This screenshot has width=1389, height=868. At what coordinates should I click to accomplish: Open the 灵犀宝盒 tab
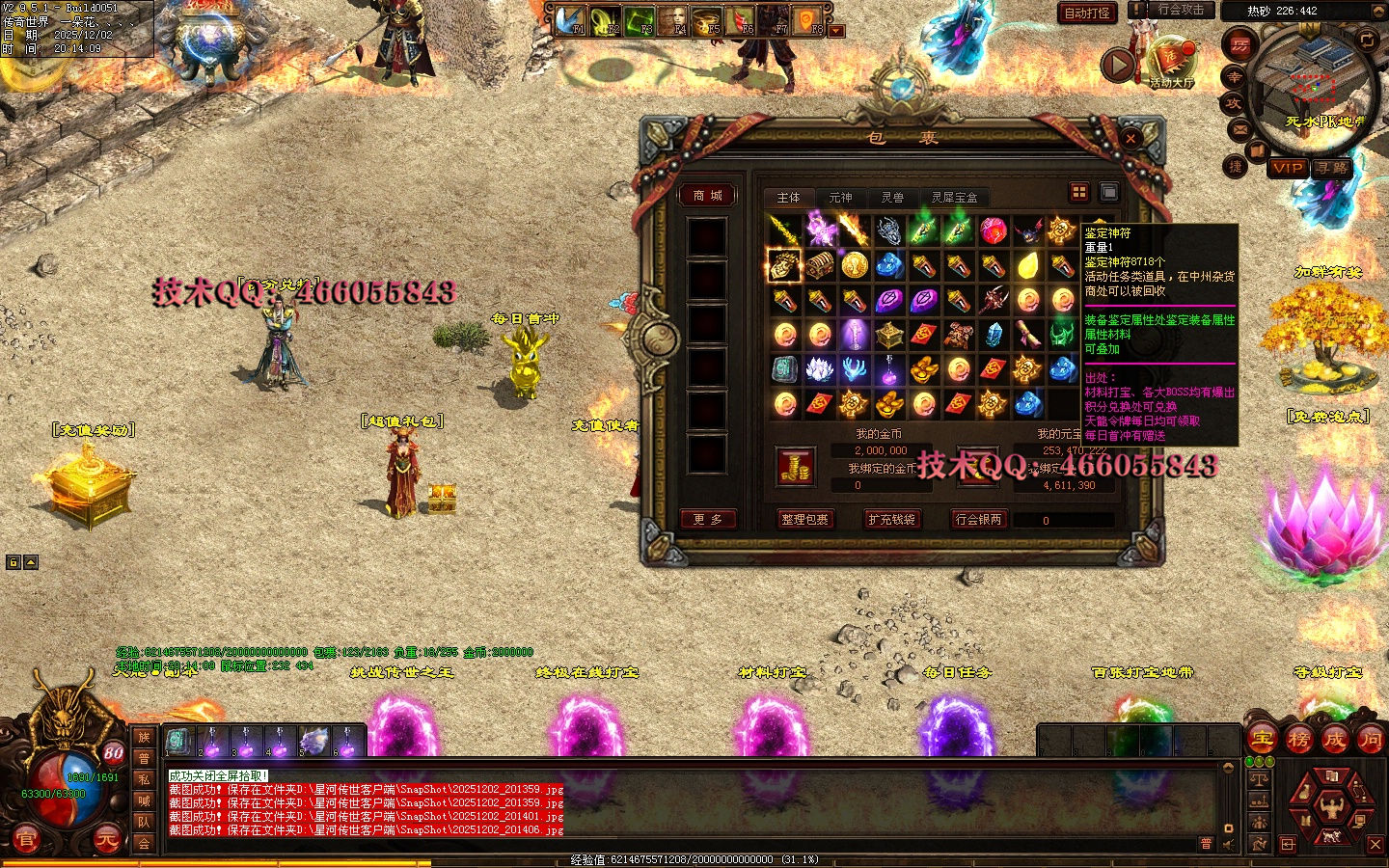pos(954,198)
